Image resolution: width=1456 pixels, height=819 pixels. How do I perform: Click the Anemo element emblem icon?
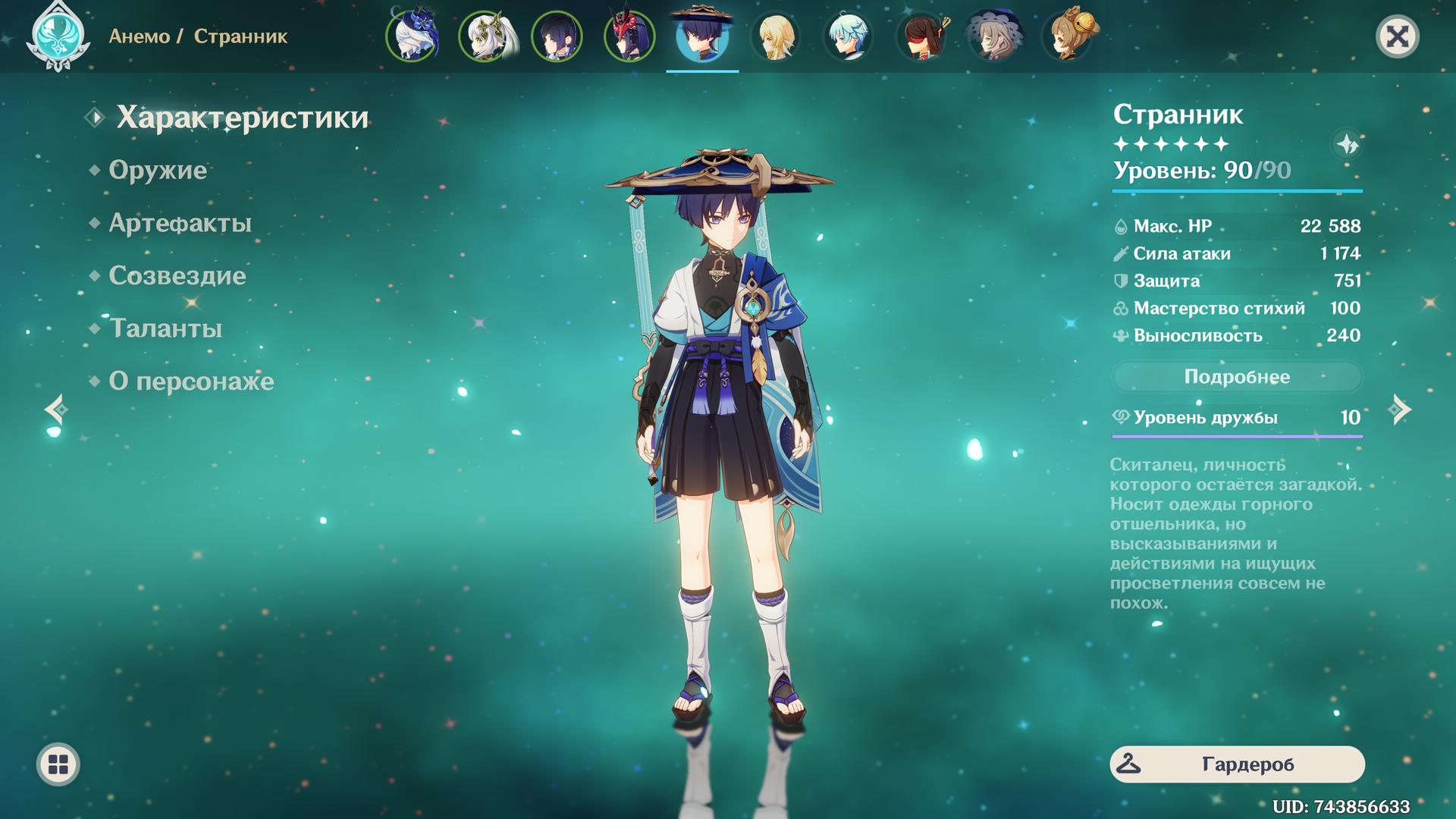point(58,36)
